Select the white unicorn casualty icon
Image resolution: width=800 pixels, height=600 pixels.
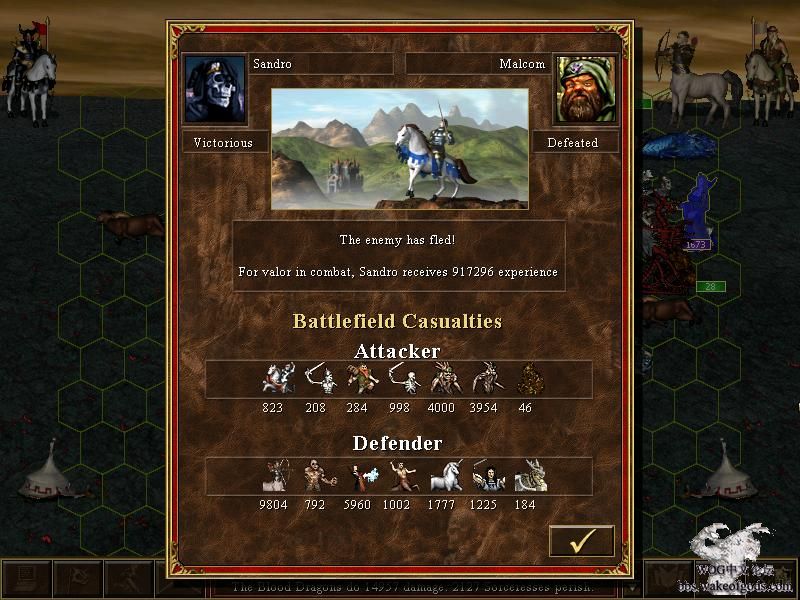[443, 476]
